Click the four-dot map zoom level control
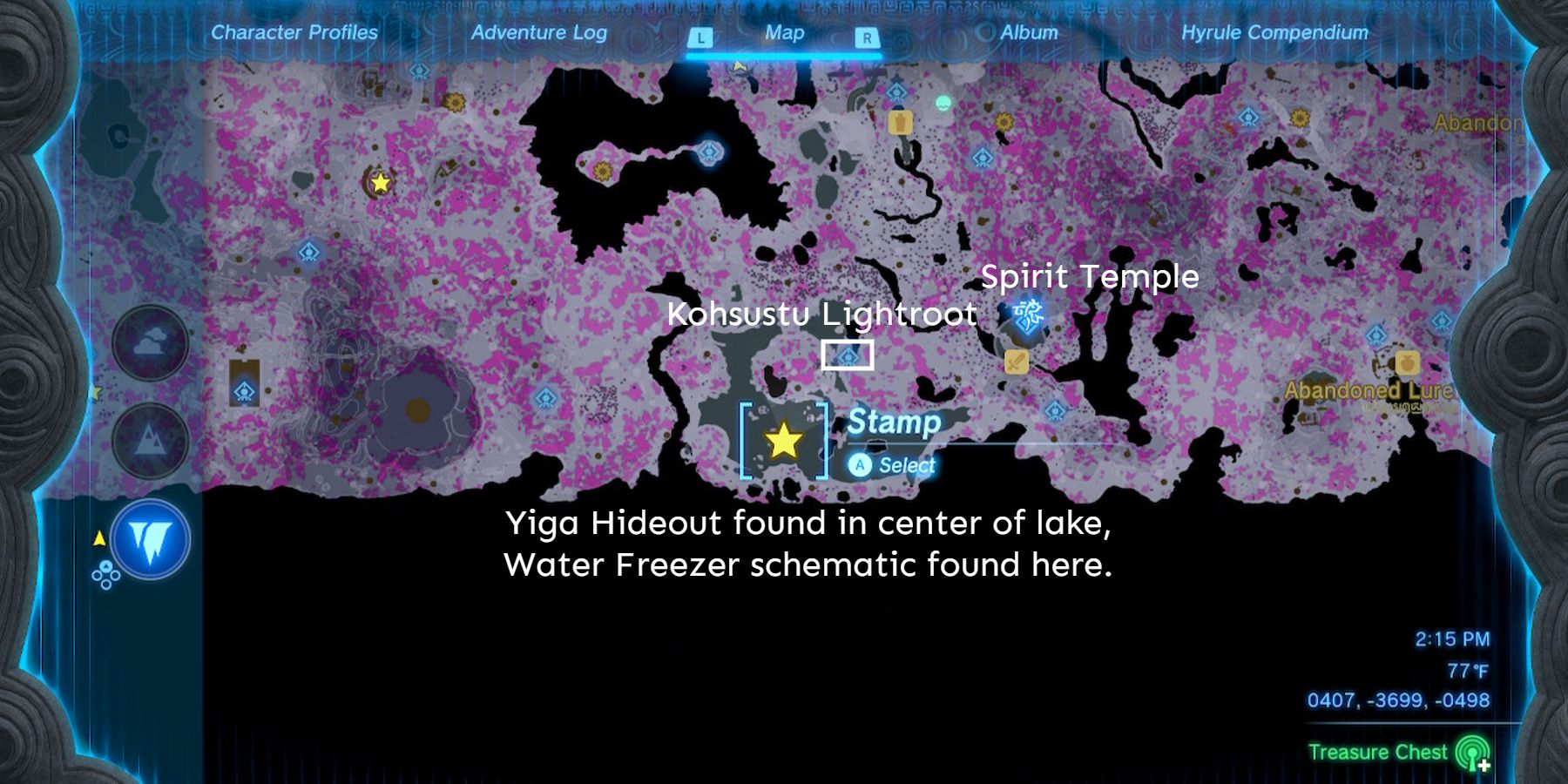The image size is (1568, 784). pyautogui.click(x=106, y=574)
